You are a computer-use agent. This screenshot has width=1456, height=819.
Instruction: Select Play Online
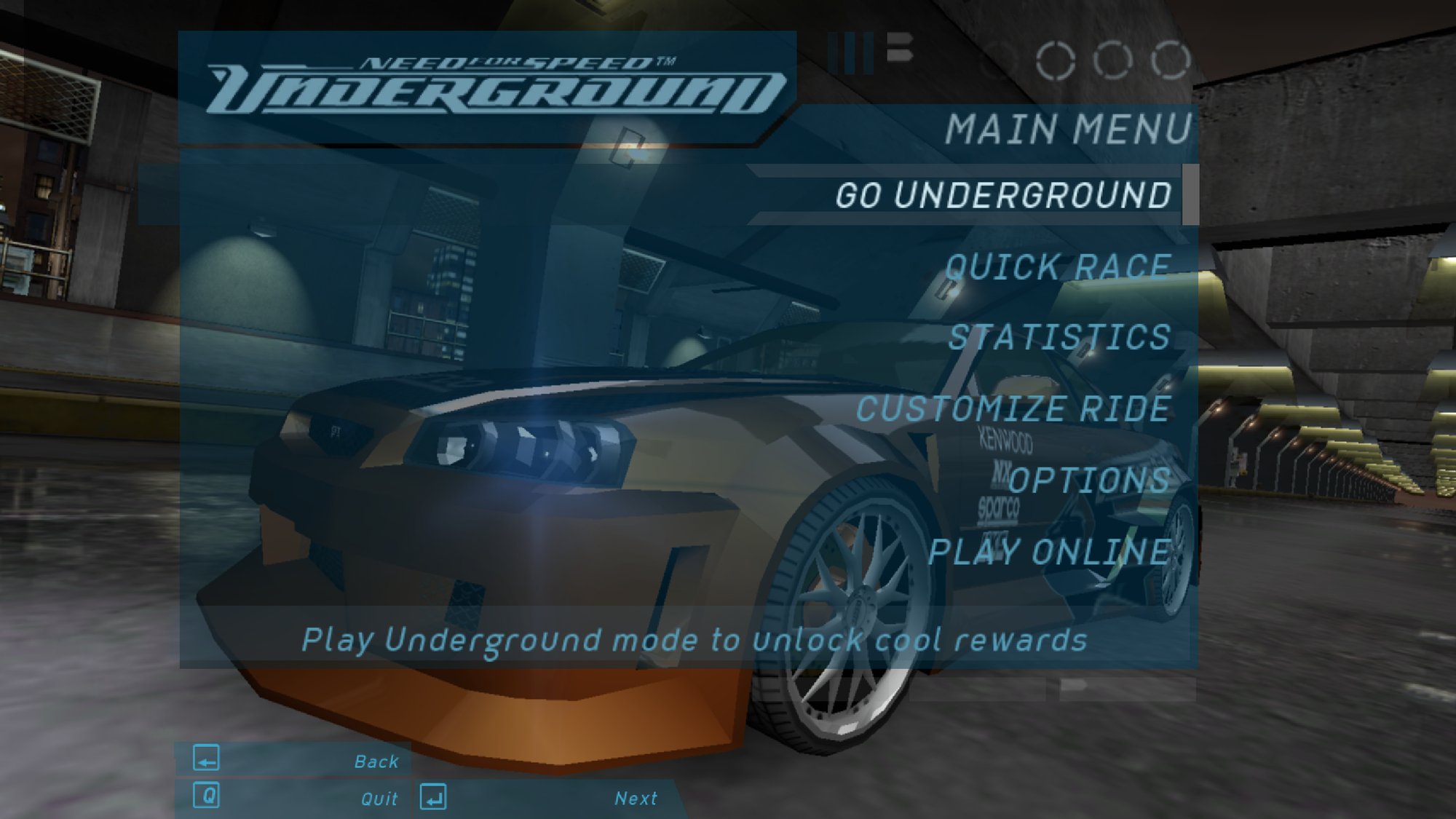[x=1049, y=552]
